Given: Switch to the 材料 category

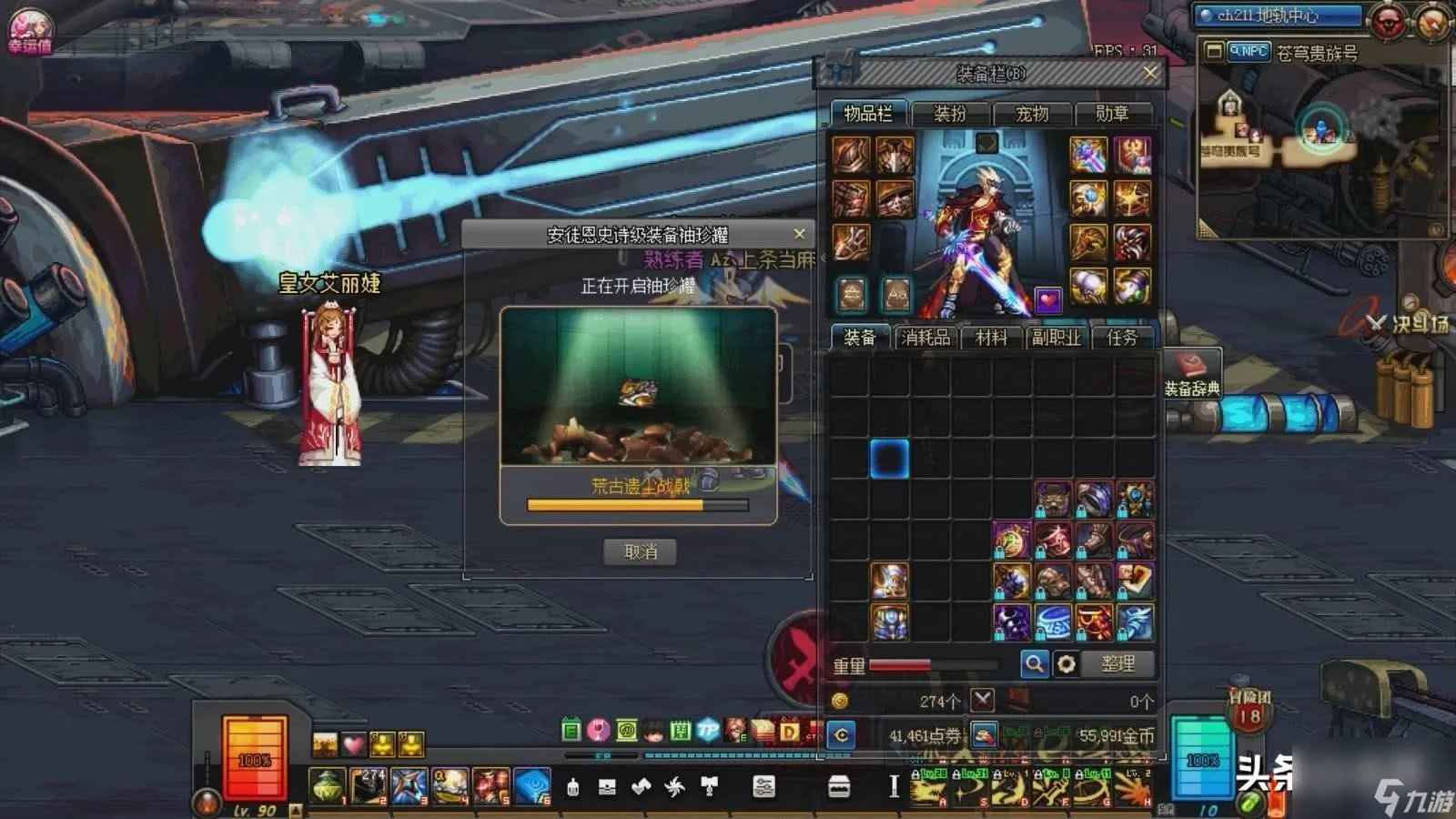Looking at the screenshot, I should [991, 338].
